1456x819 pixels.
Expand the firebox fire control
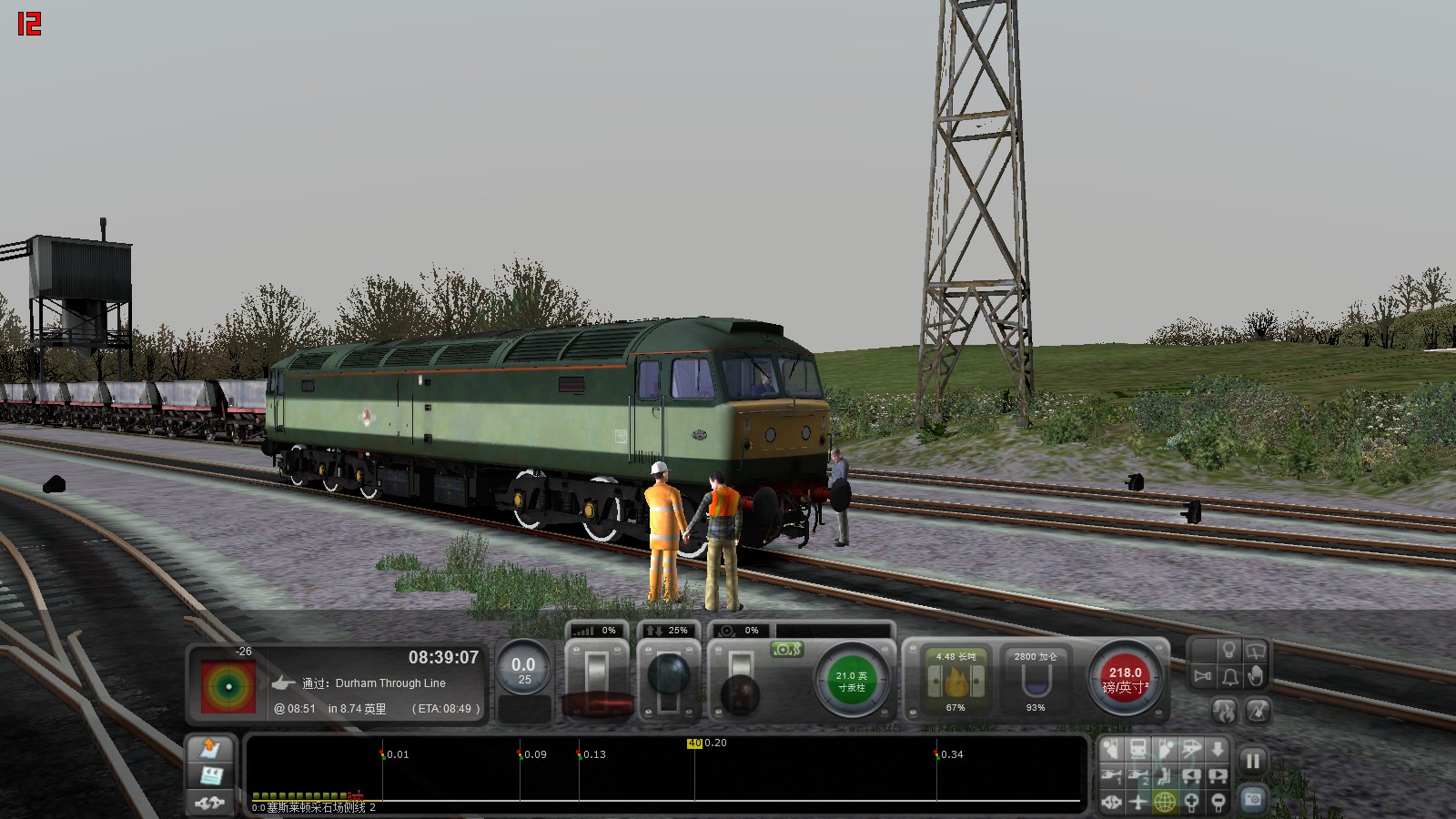[x=1226, y=712]
